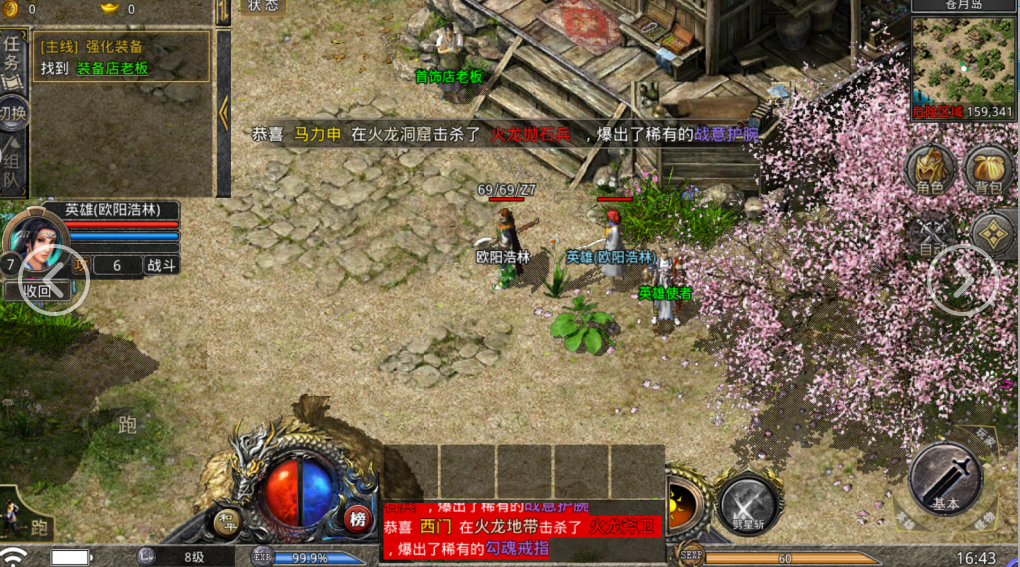The width and height of the screenshot is (1020, 567).
Task: Recall the hero with 收回 button
Action: click(x=37, y=290)
